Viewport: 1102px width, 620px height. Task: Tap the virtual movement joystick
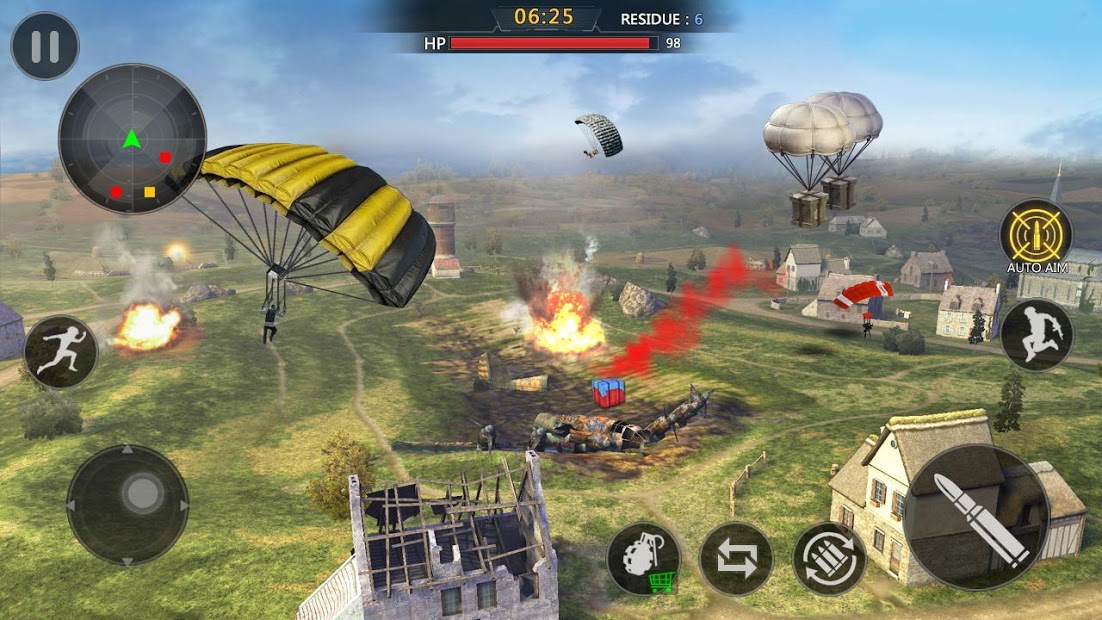tap(128, 504)
